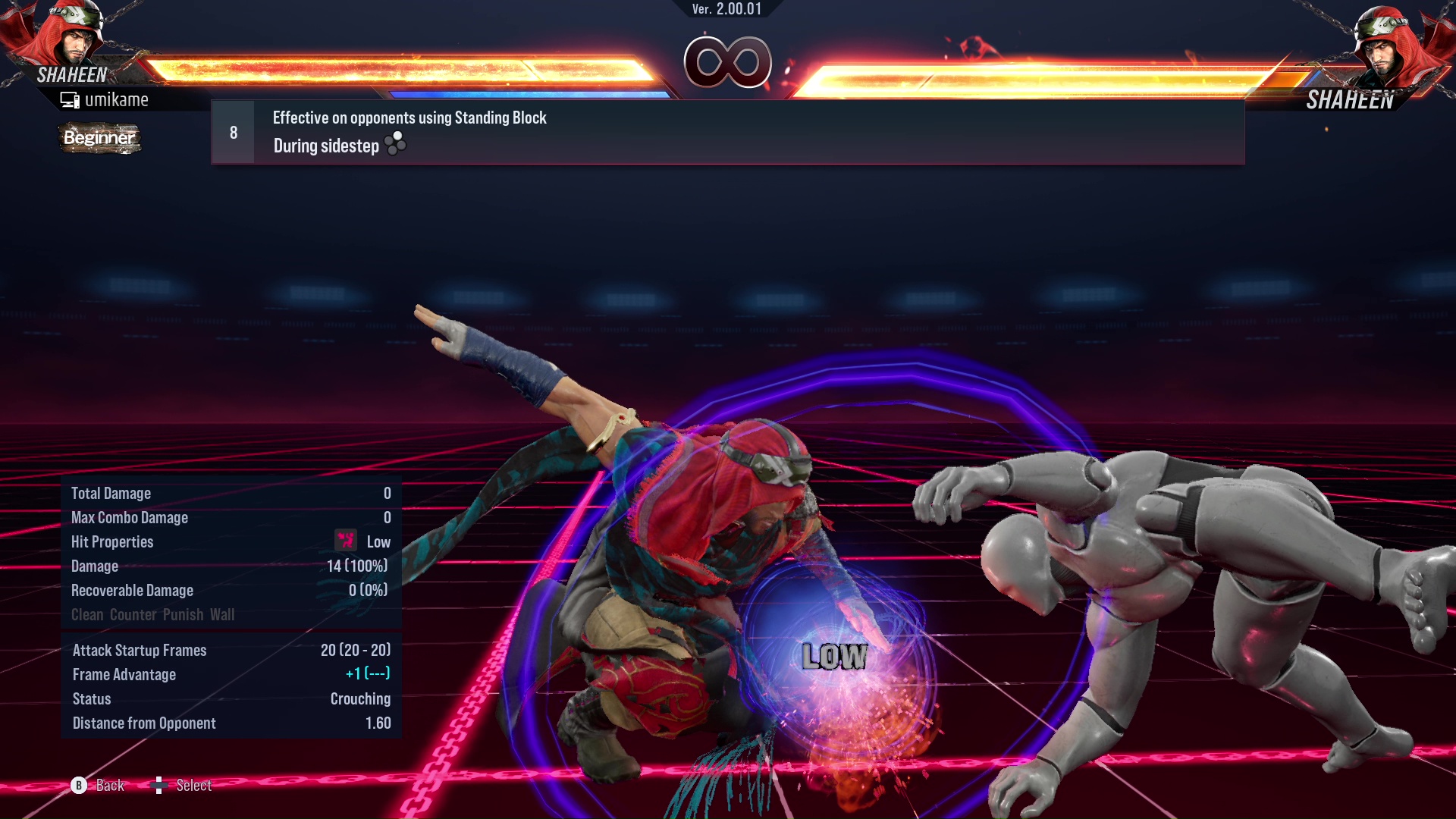Toggle the Counter hit indicator label
Image resolution: width=1456 pixels, height=819 pixels.
pos(133,614)
